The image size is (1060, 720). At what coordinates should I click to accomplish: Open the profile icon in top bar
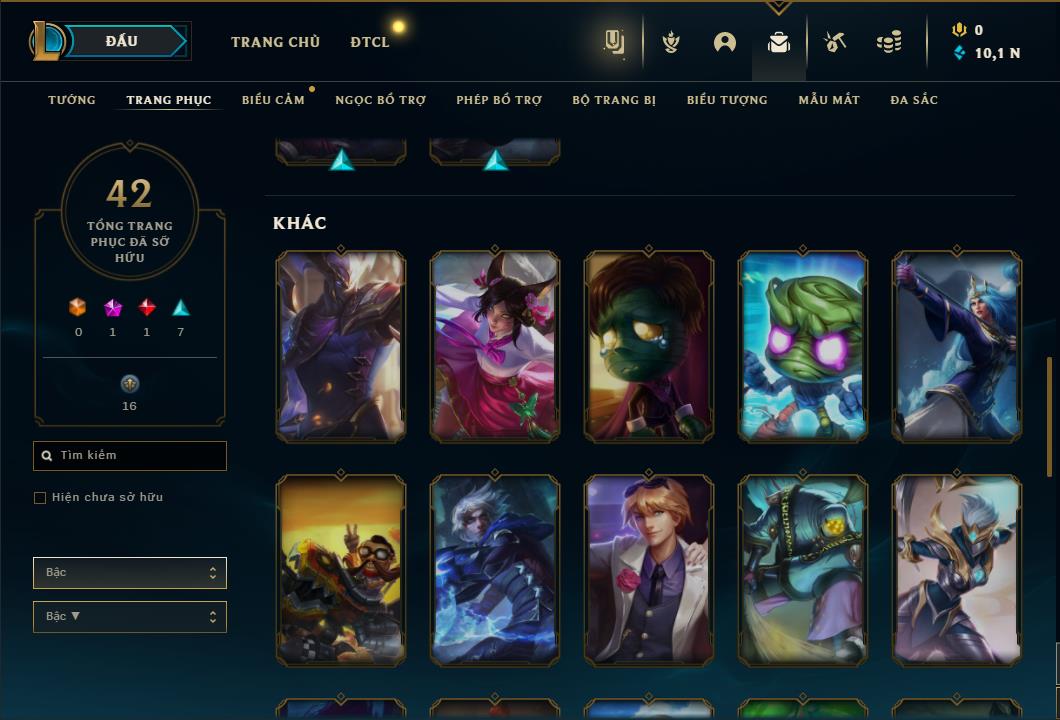pos(725,42)
